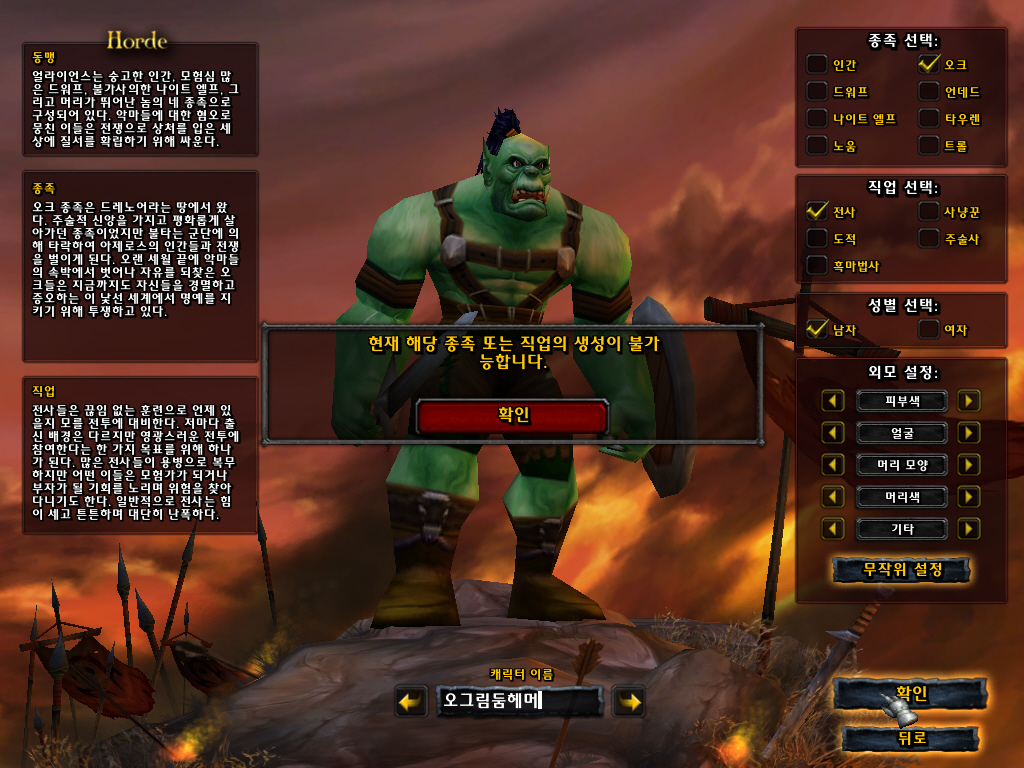Toggle the 오크 race checkbox
Screen dimensions: 1024x768
click(x=929, y=65)
